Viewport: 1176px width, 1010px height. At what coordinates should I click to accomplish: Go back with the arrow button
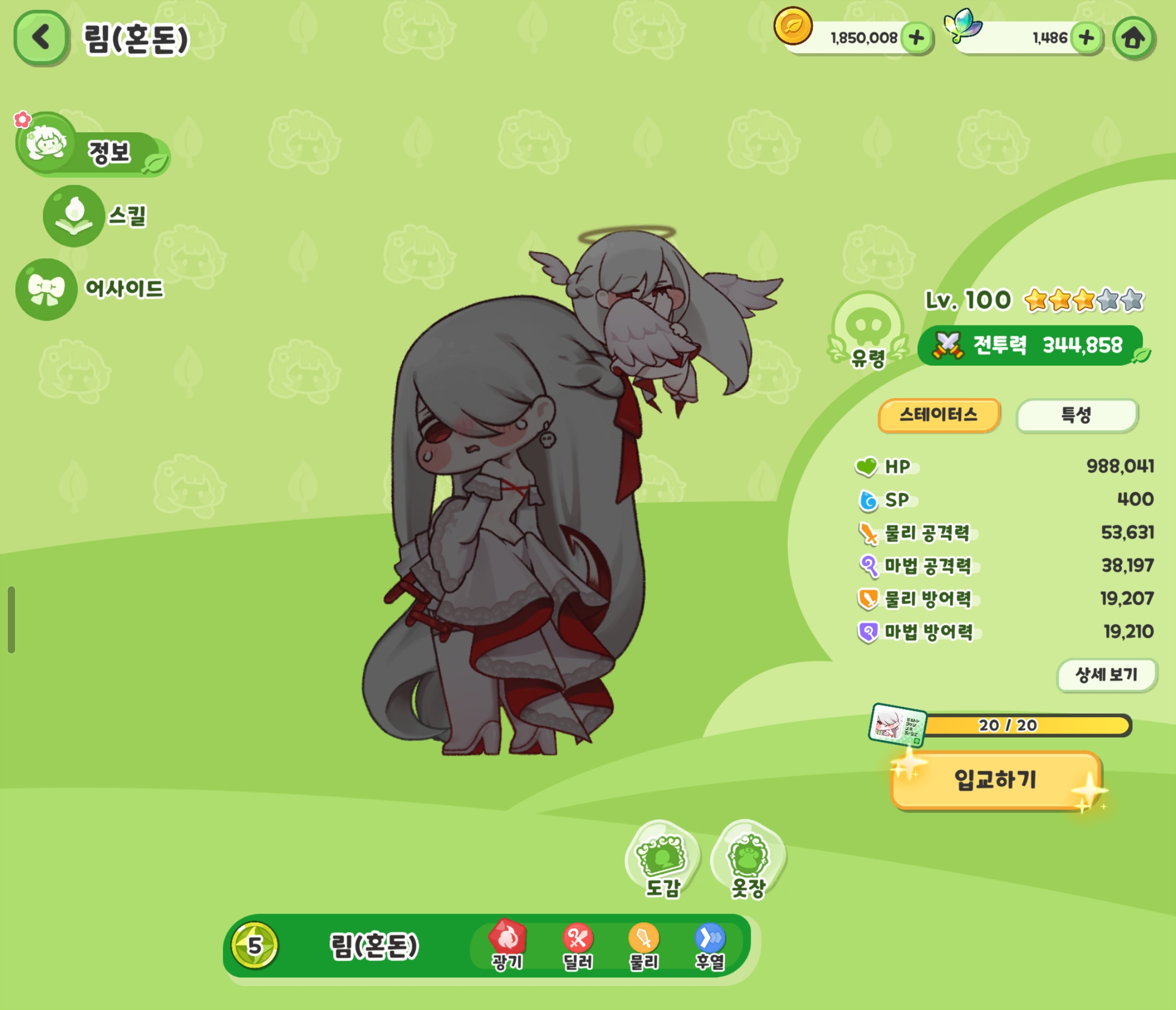click(40, 38)
